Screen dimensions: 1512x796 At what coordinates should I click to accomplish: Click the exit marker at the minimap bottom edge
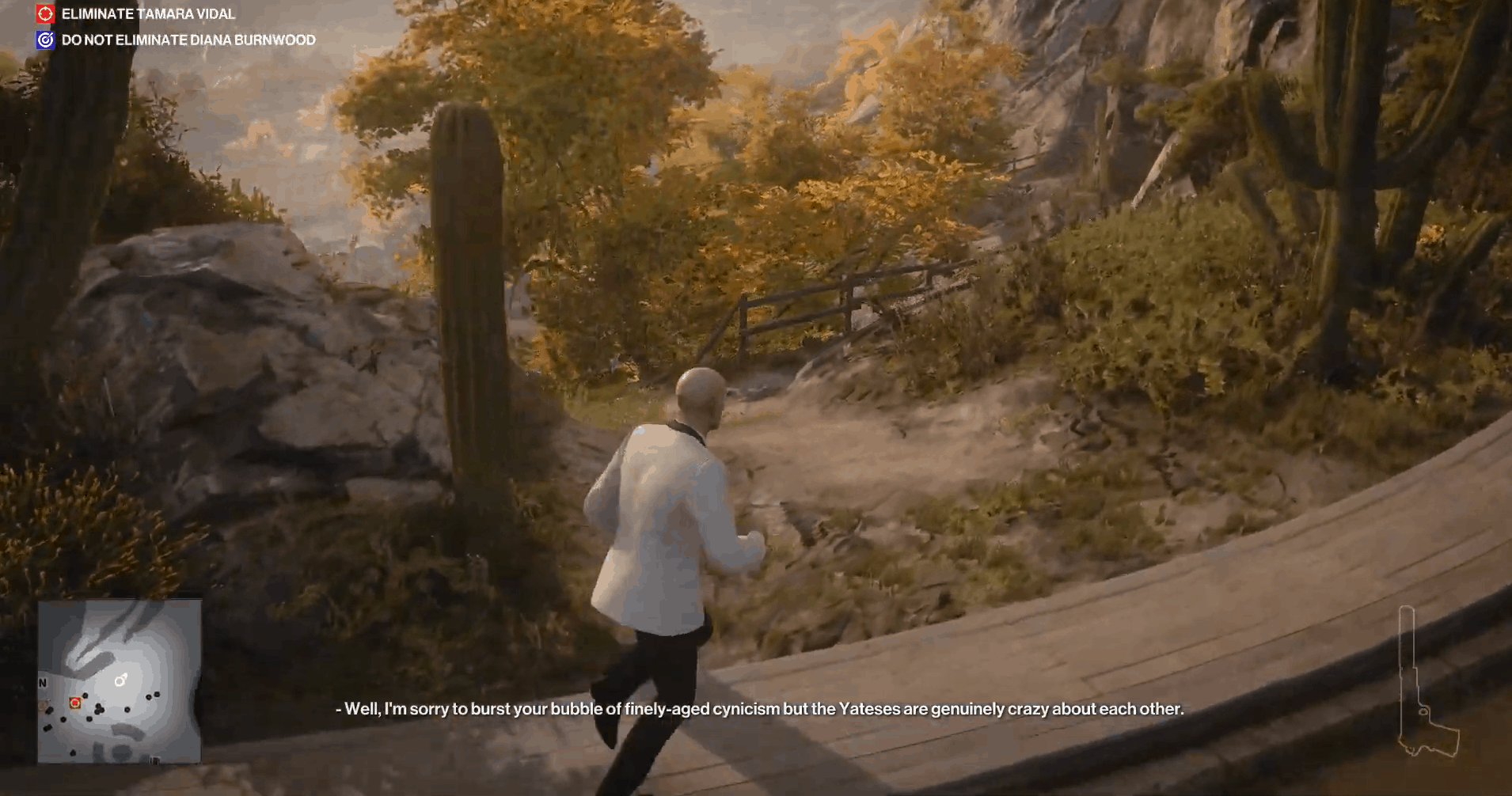pyautogui.click(x=155, y=759)
